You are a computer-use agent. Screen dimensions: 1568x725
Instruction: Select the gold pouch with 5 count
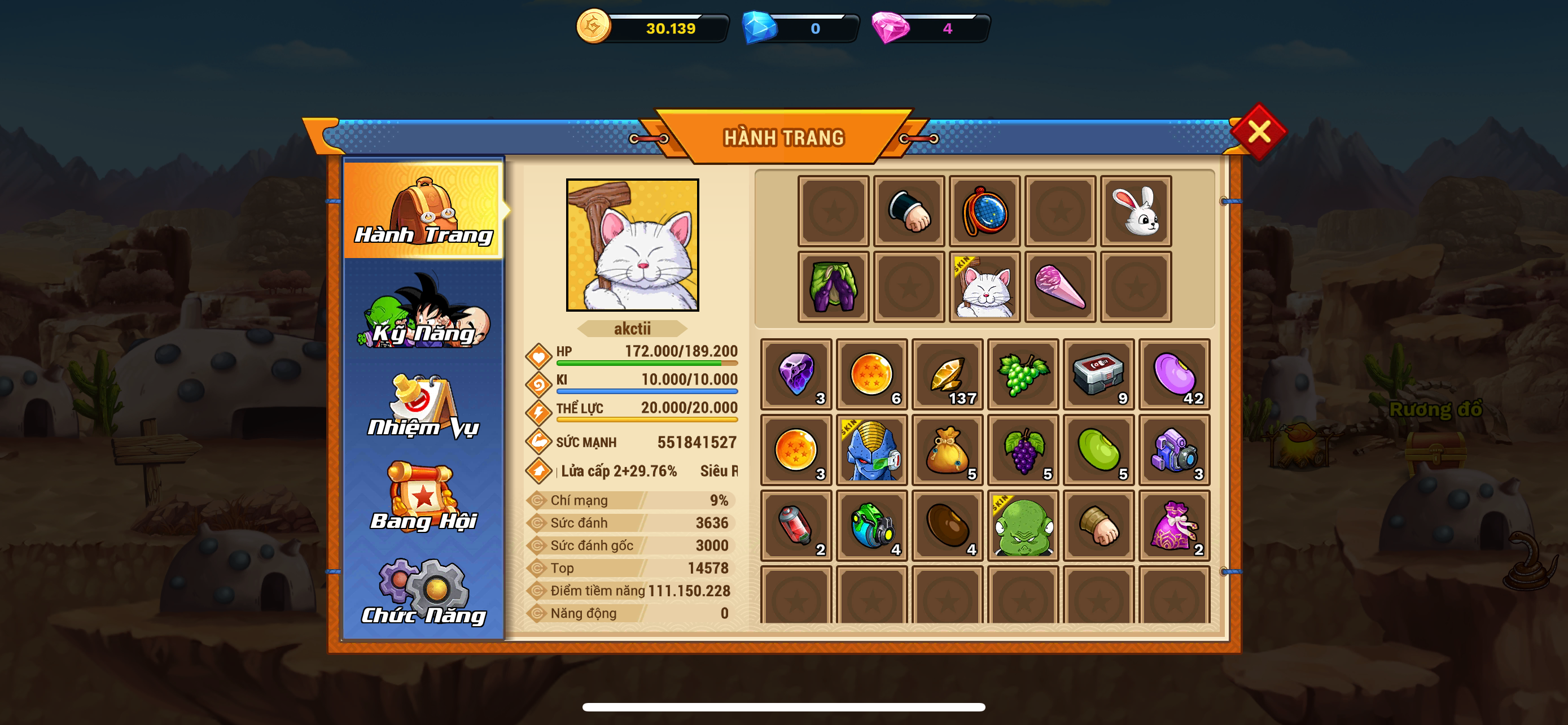coord(947,451)
